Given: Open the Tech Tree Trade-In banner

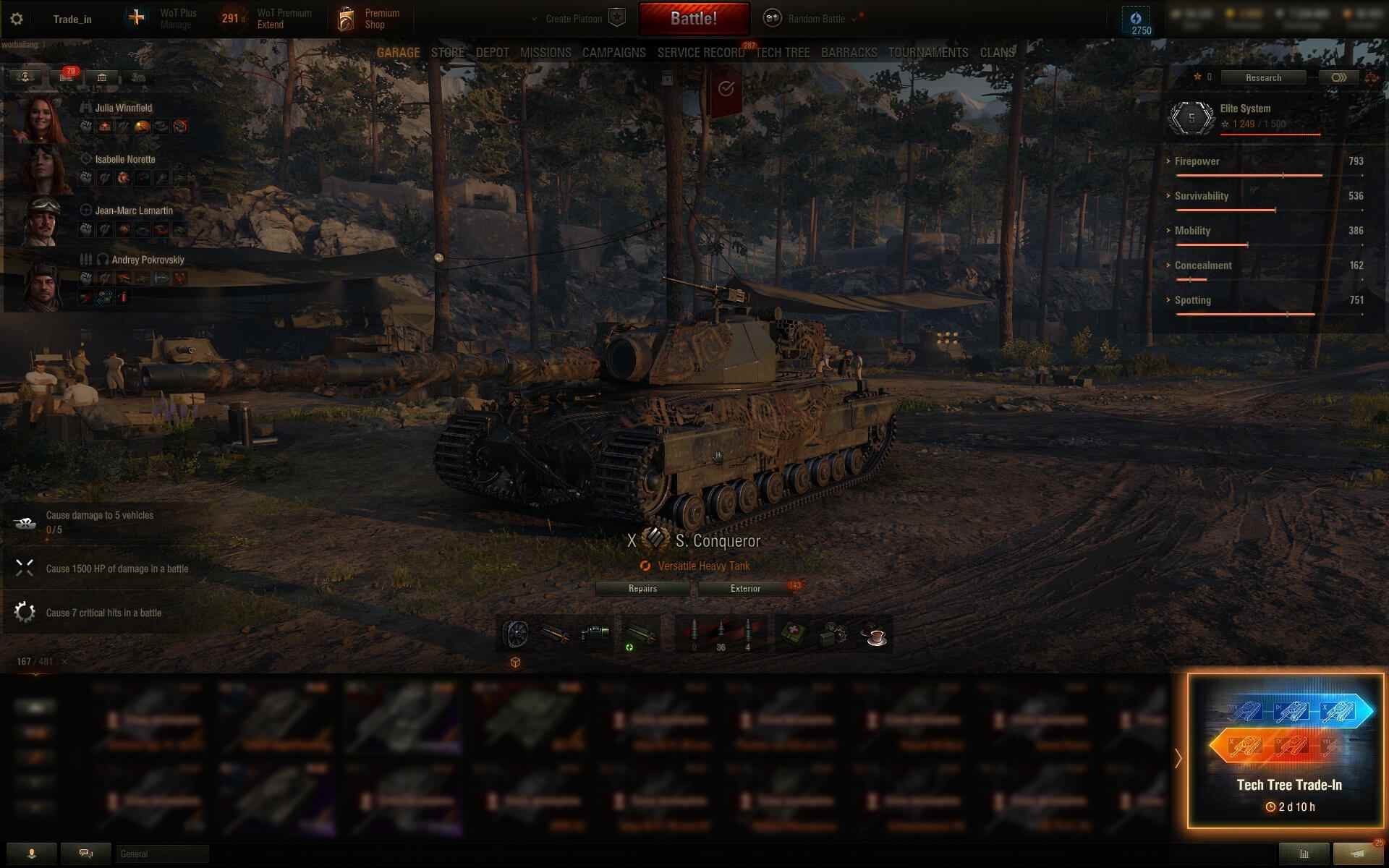Looking at the screenshot, I should click(x=1286, y=751).
